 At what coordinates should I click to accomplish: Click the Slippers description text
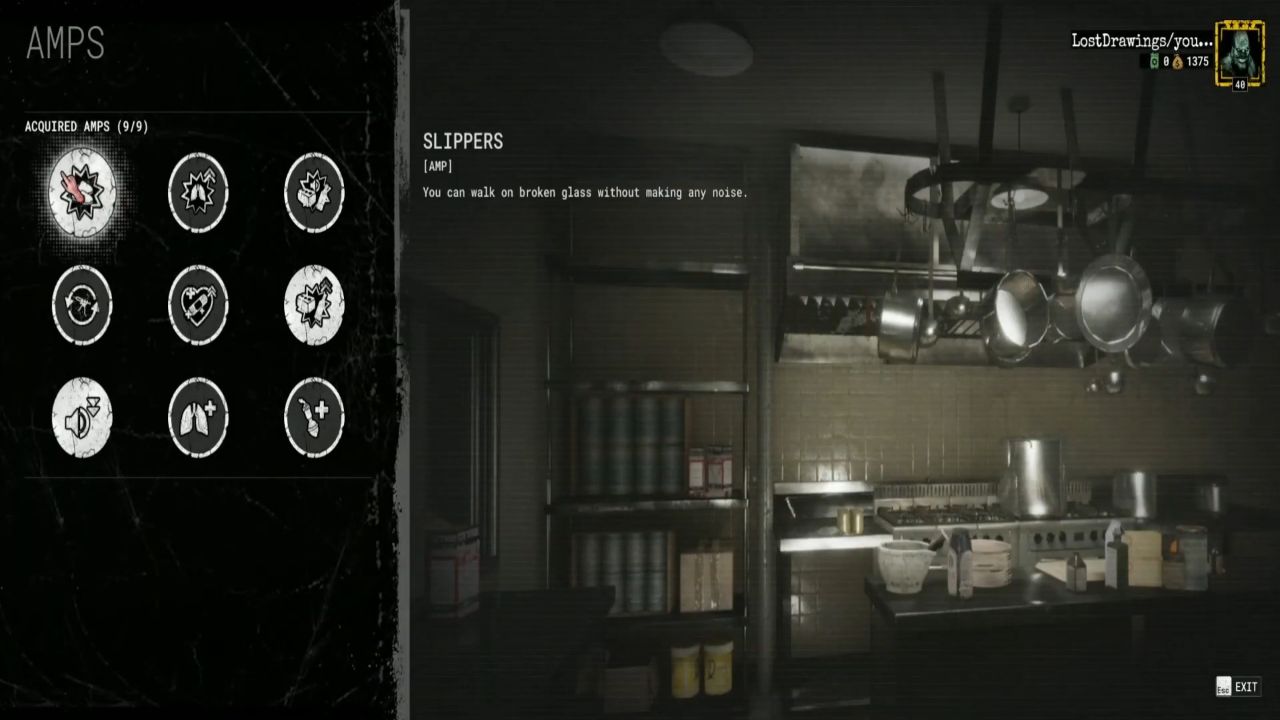[x=585, y=192]
